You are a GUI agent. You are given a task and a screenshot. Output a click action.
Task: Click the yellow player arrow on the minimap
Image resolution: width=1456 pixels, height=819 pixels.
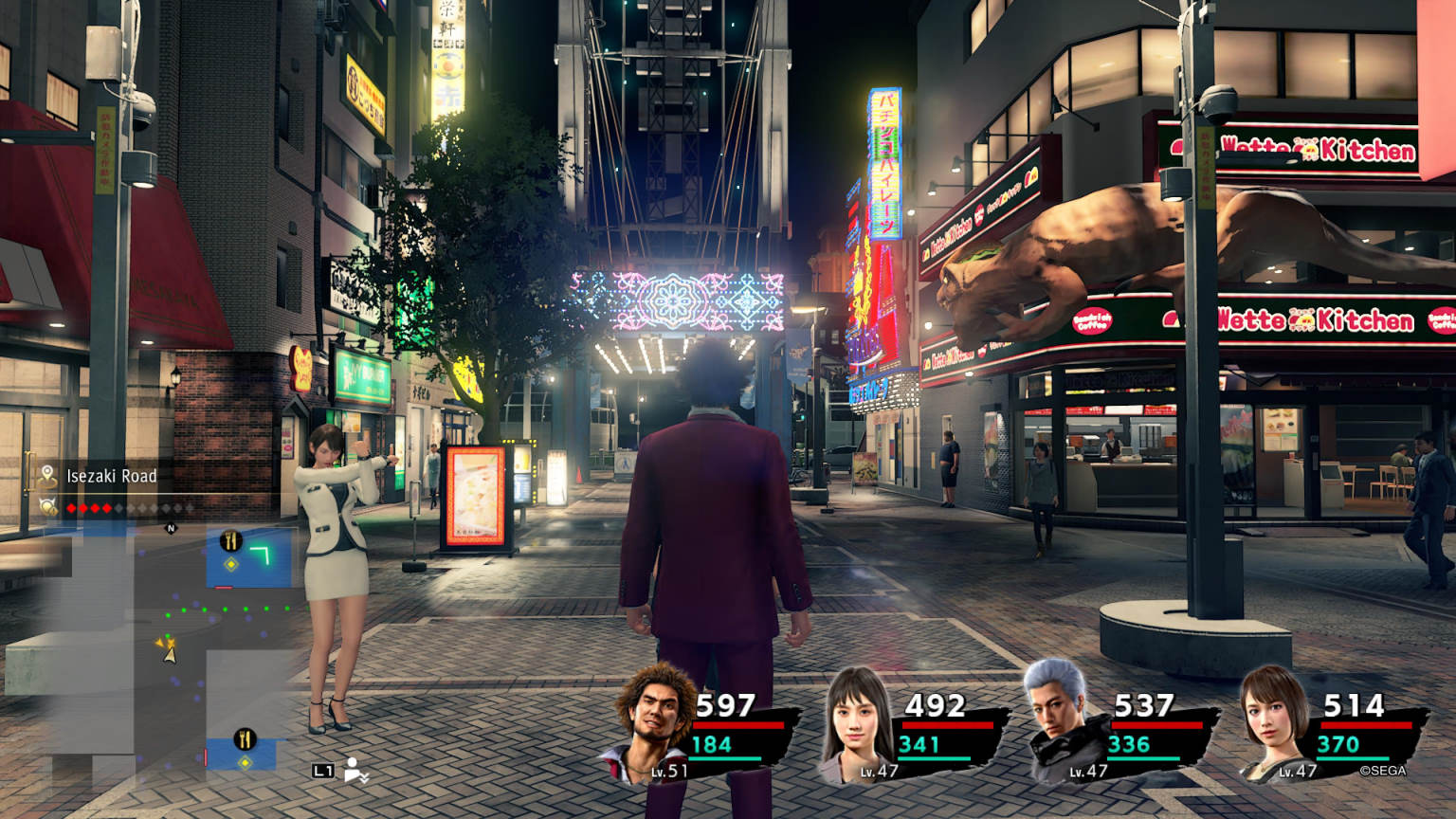point(169,650)
